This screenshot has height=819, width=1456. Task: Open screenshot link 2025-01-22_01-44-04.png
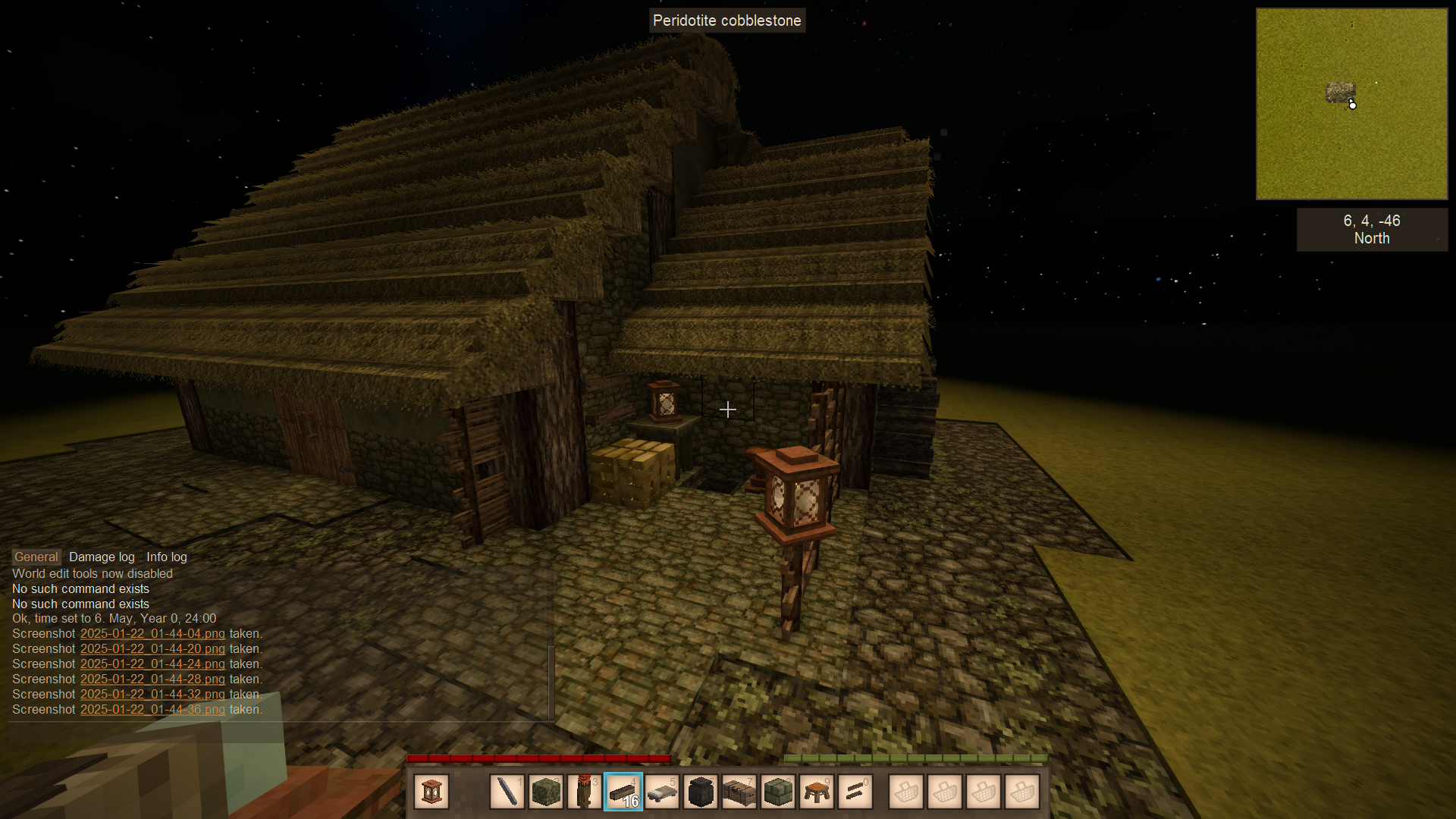(x=152, y=634)
